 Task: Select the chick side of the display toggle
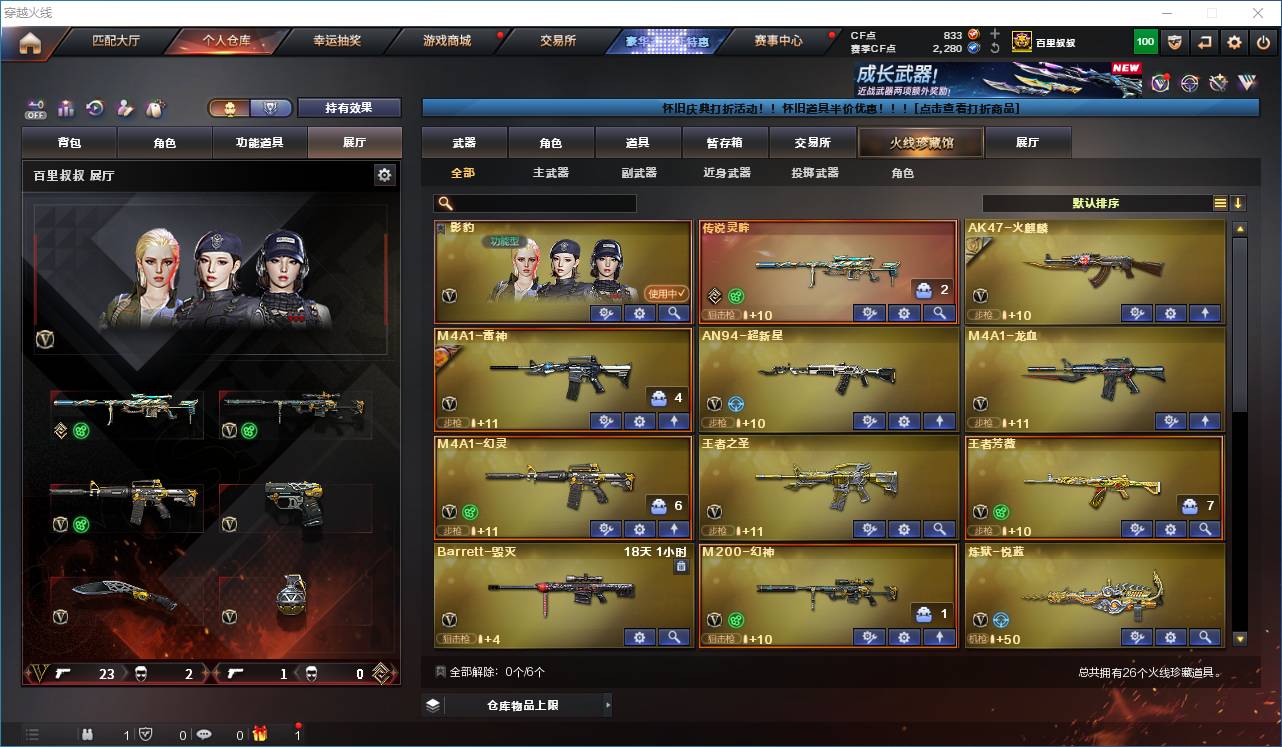pyautogui.click(x=232, y=107)
